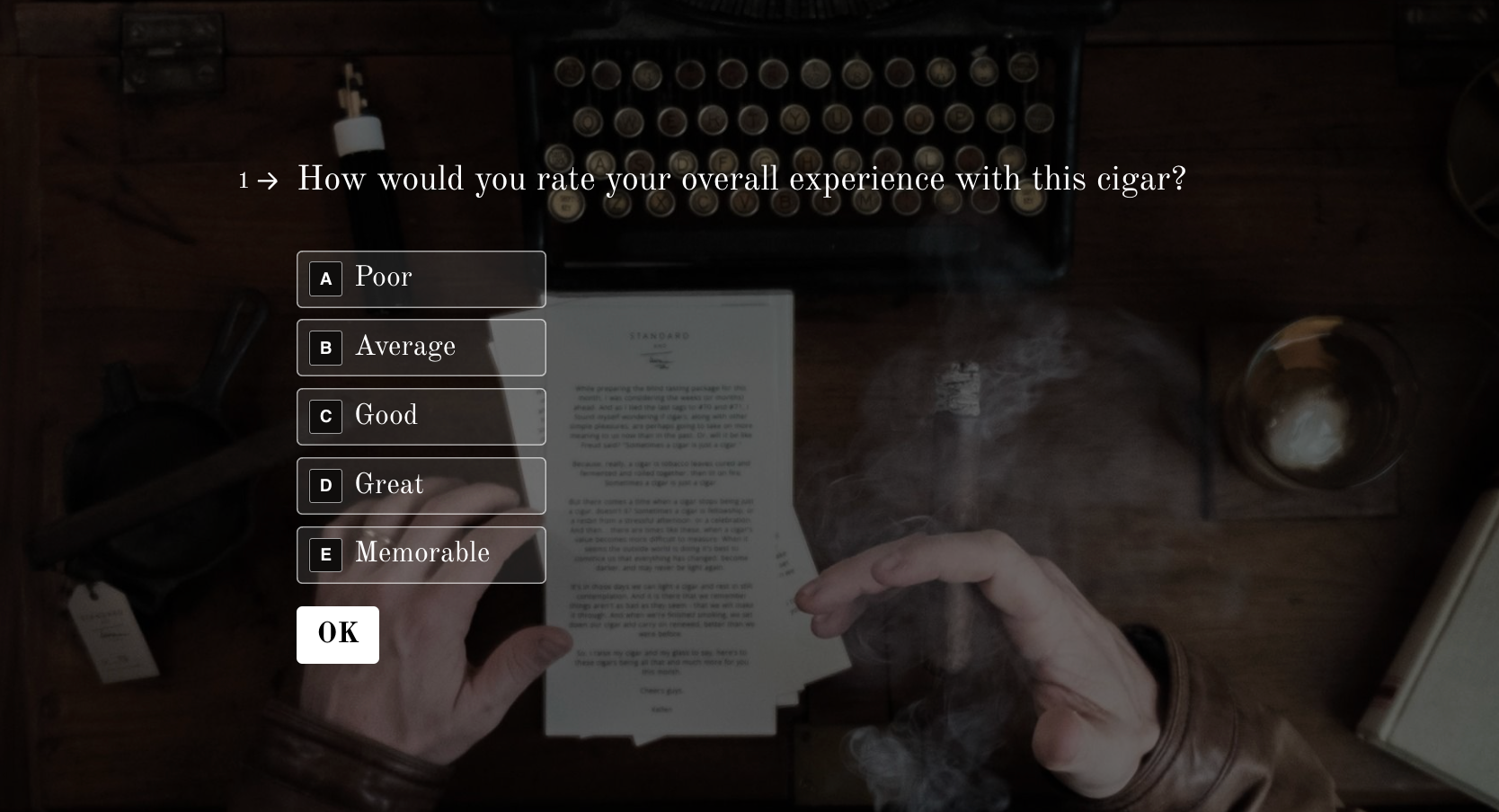Viewport: 1499px width, 812px height.
Task: Select the Poor rating option
Action: click(x=421, y=279)
